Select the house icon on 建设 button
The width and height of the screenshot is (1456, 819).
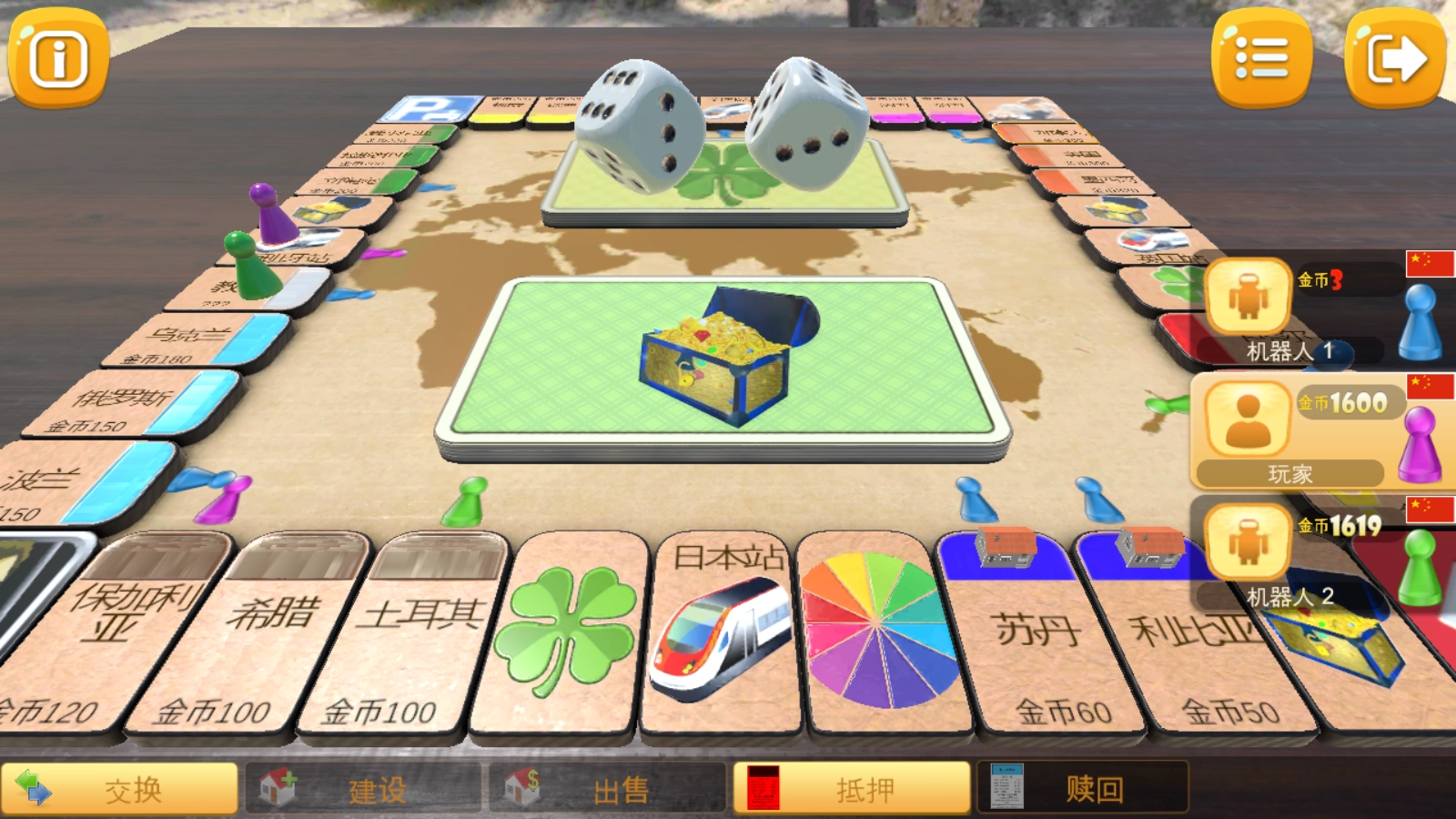(x=280, y=788)
